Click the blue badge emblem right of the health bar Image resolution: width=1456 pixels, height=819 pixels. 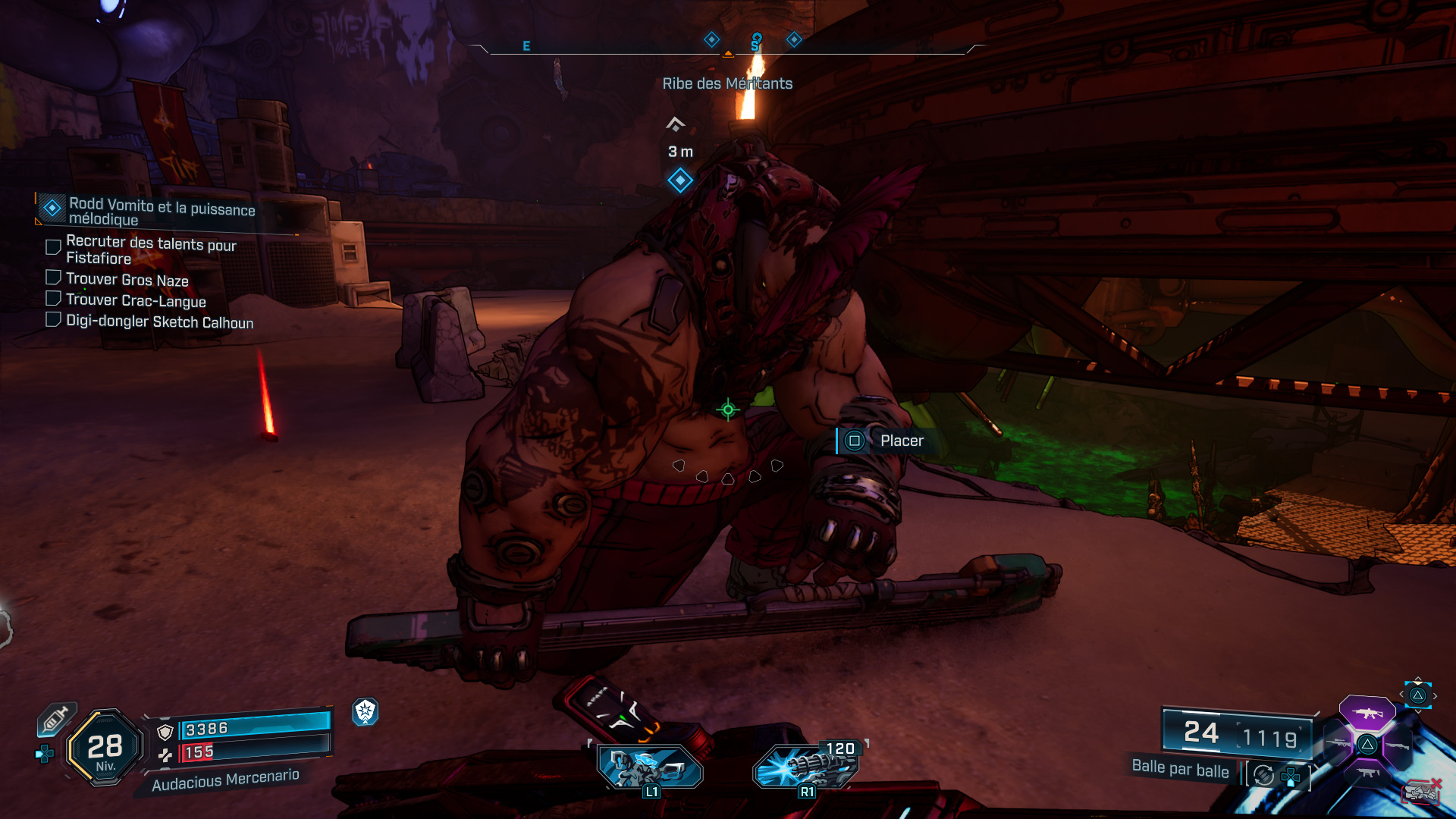coord(366,713)
